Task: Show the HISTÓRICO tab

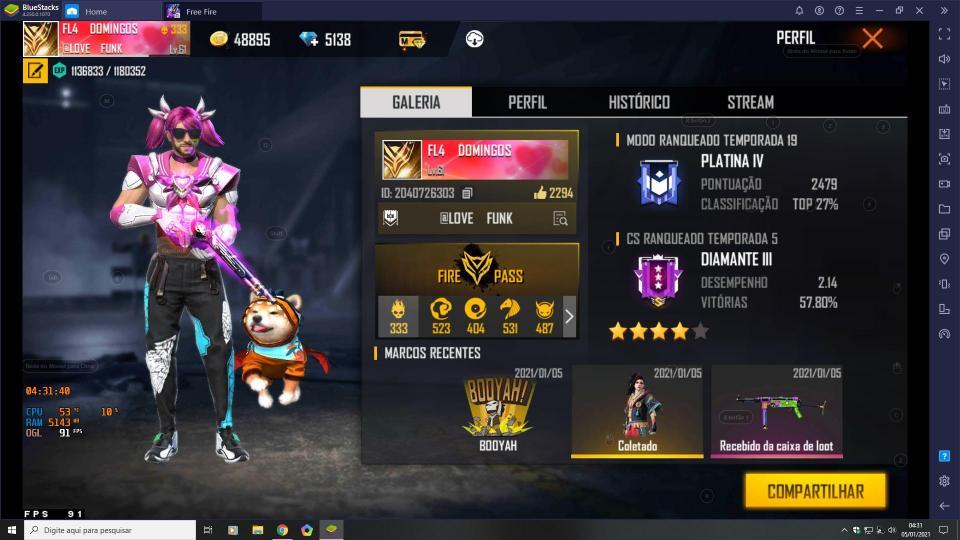Action: 639,102
